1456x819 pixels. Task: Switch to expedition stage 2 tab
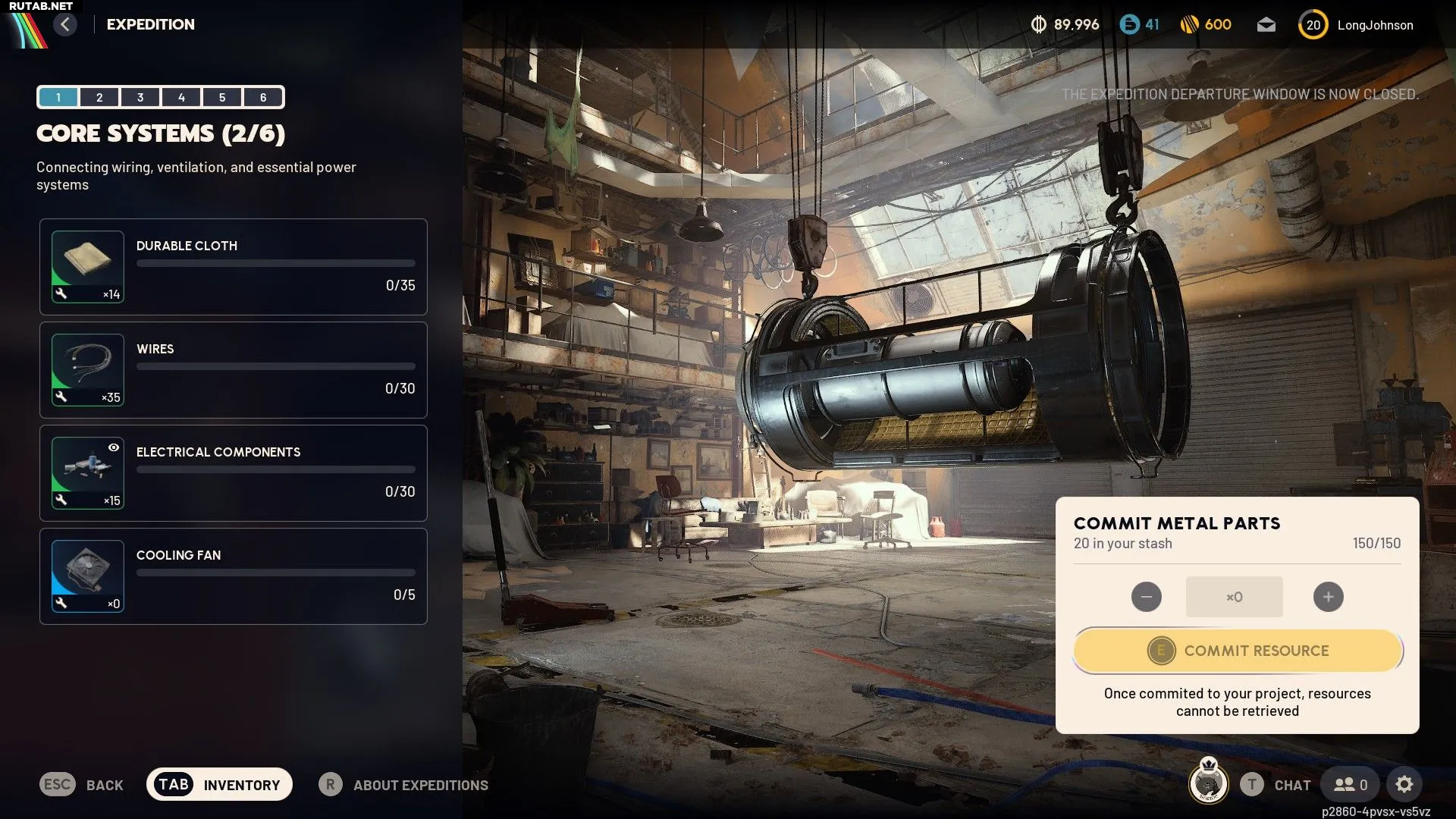point(99,97)
